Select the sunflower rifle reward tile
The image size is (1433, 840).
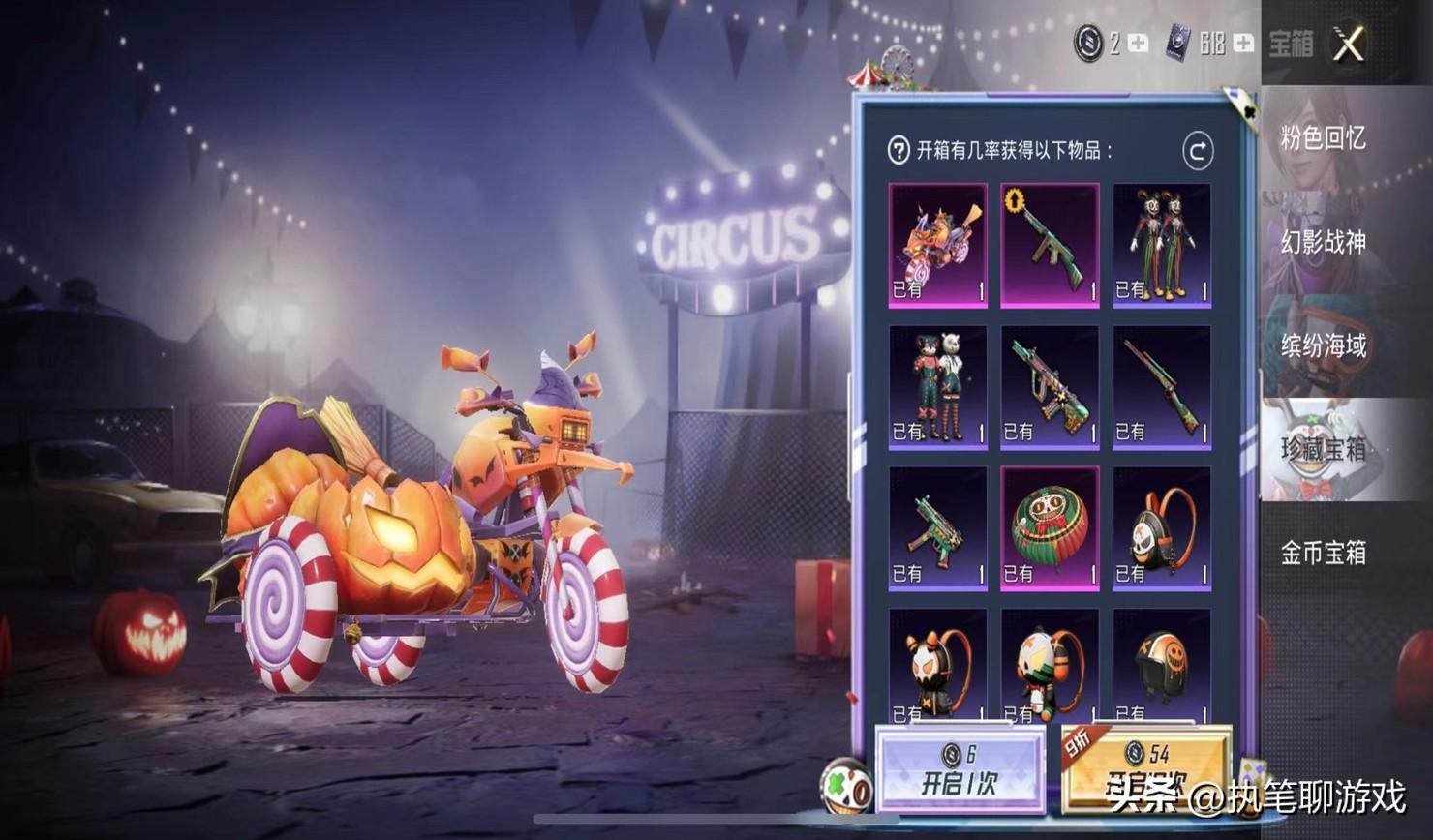click(x=1050, y=245)
